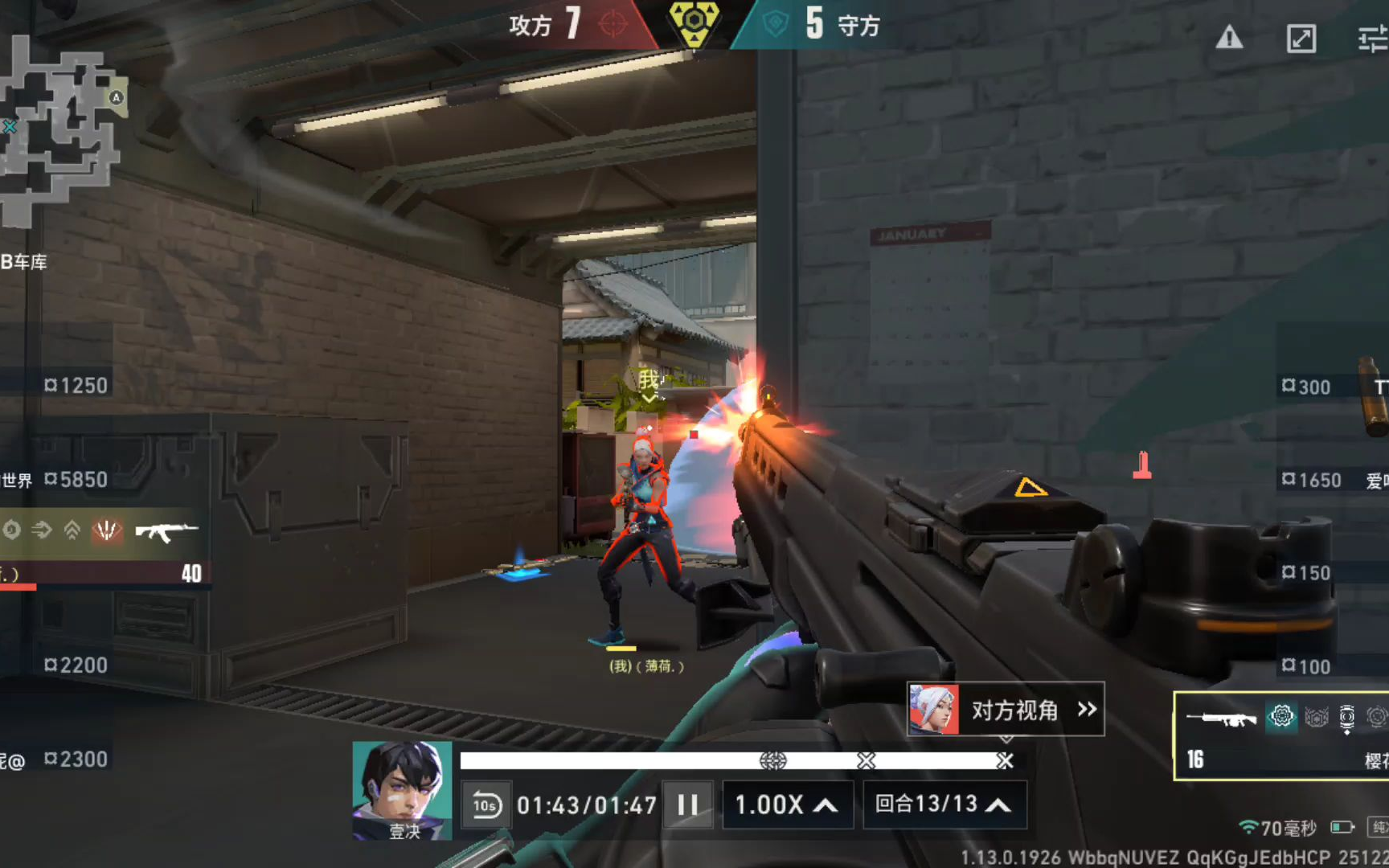1389x868 pixels.
Task: Select the spectated player's loadout panel
Action: 1281,735
